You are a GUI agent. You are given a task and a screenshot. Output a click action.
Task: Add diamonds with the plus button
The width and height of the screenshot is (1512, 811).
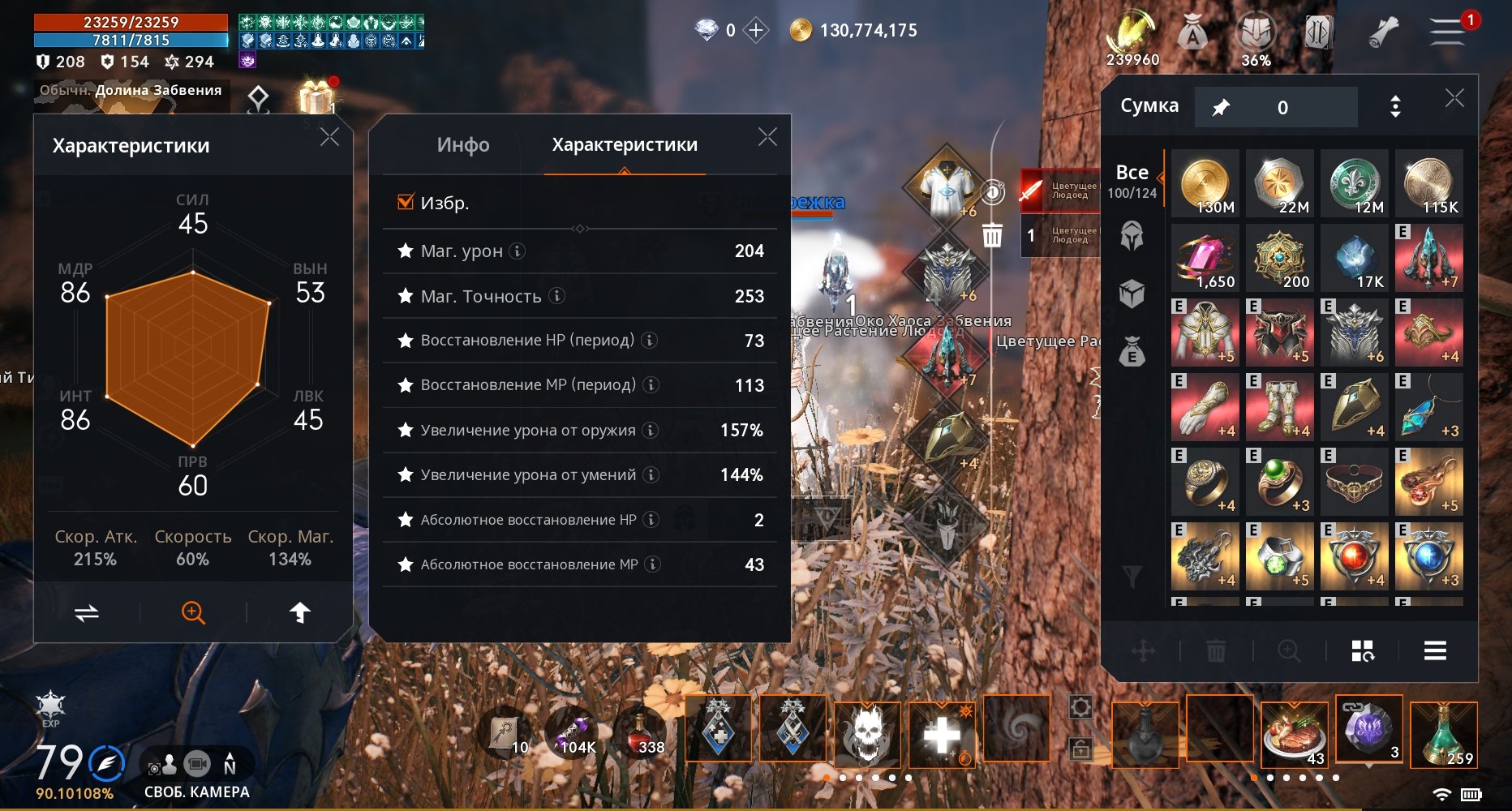[x=756, y=31]
